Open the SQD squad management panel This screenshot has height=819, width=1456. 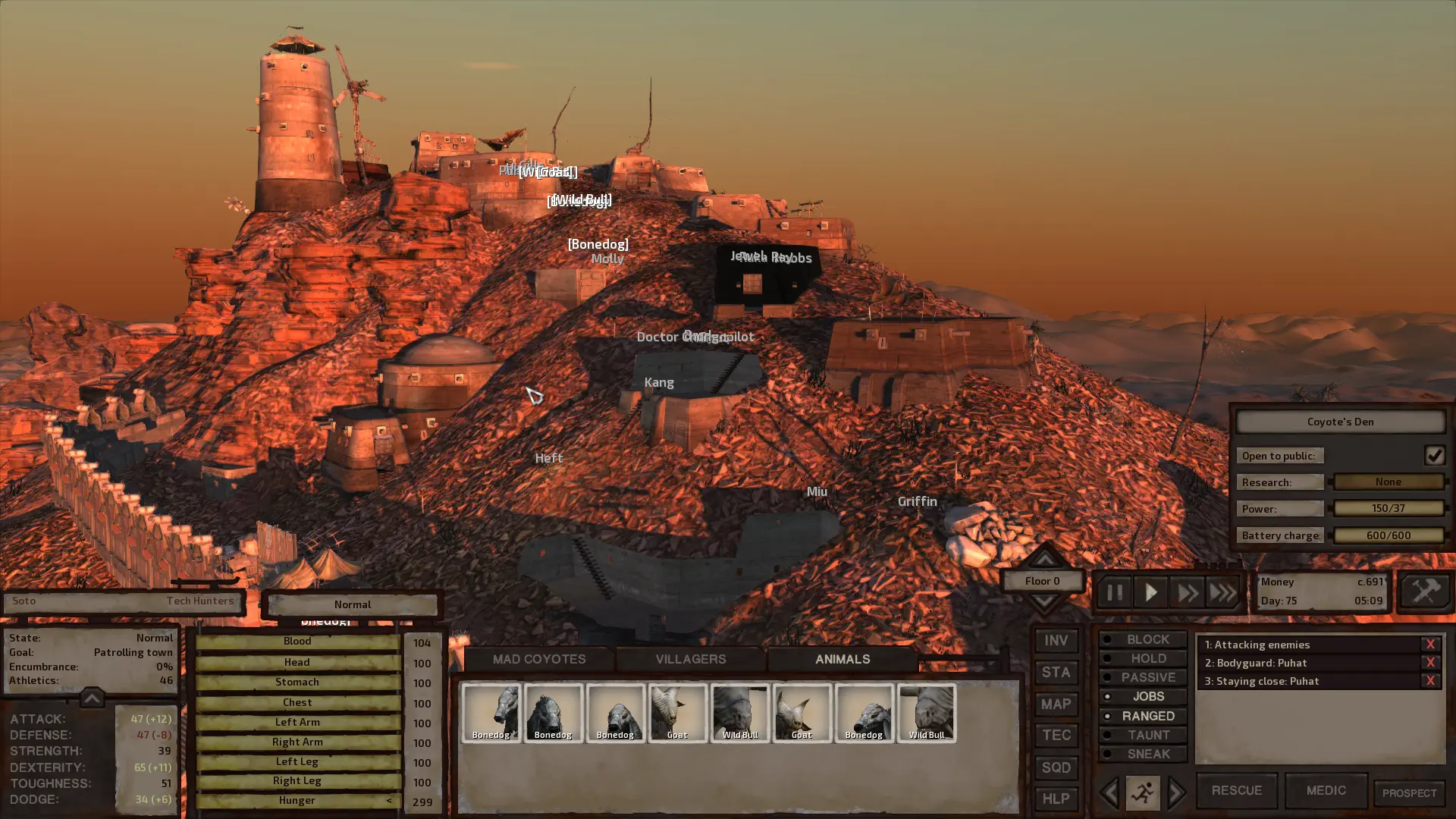tap(1056, 767)
